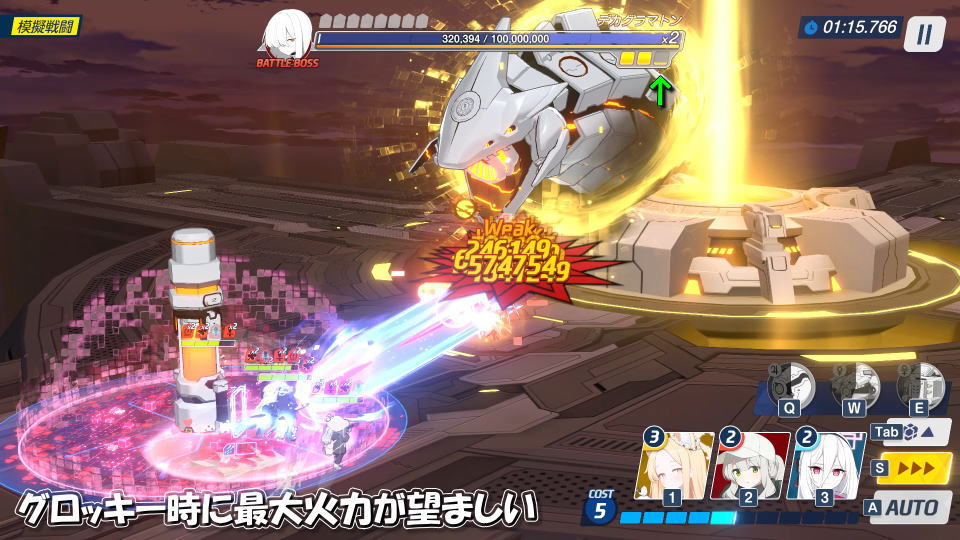Pause the battle

(924, 34)
